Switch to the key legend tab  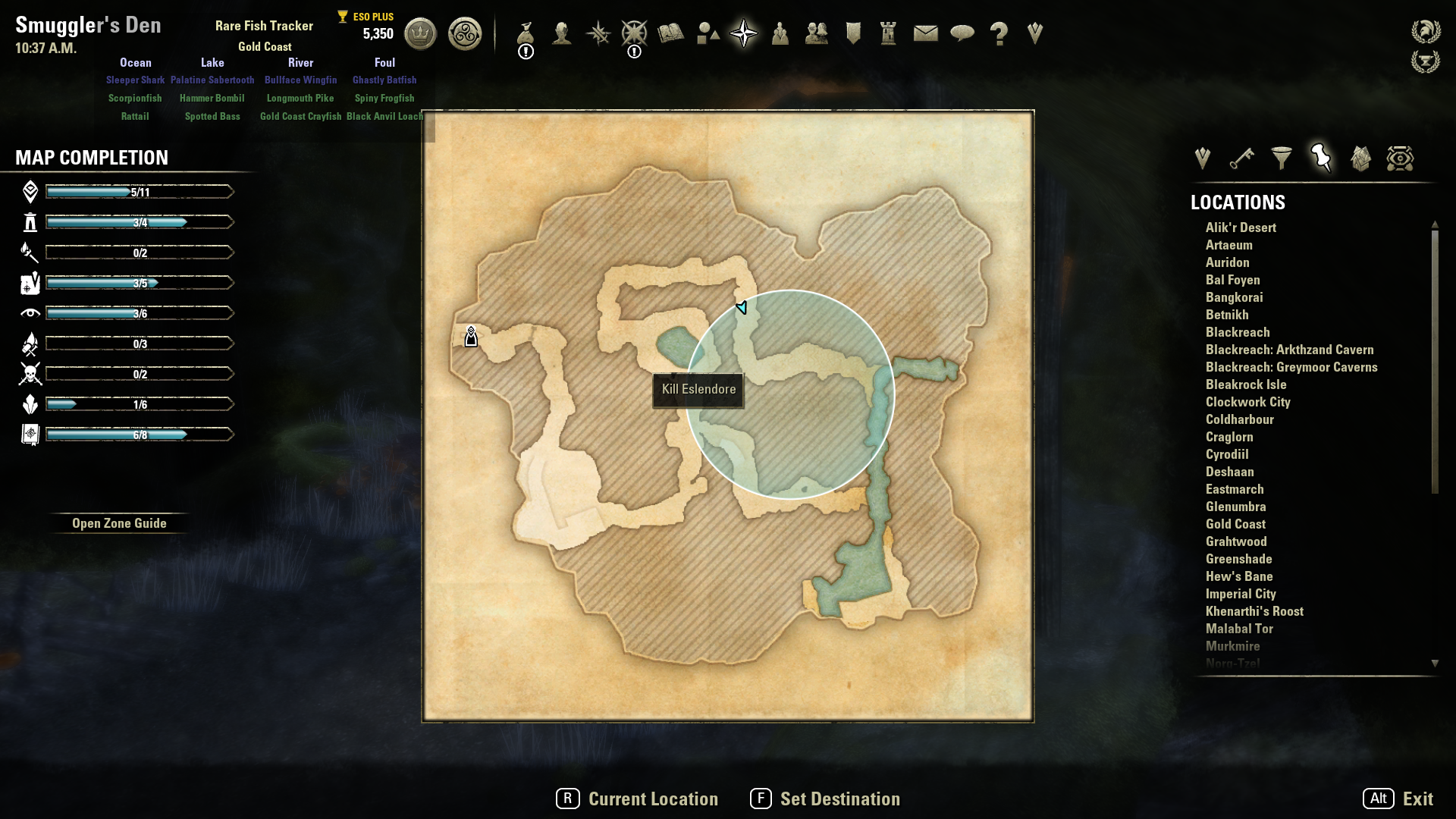click(1242, 158)
